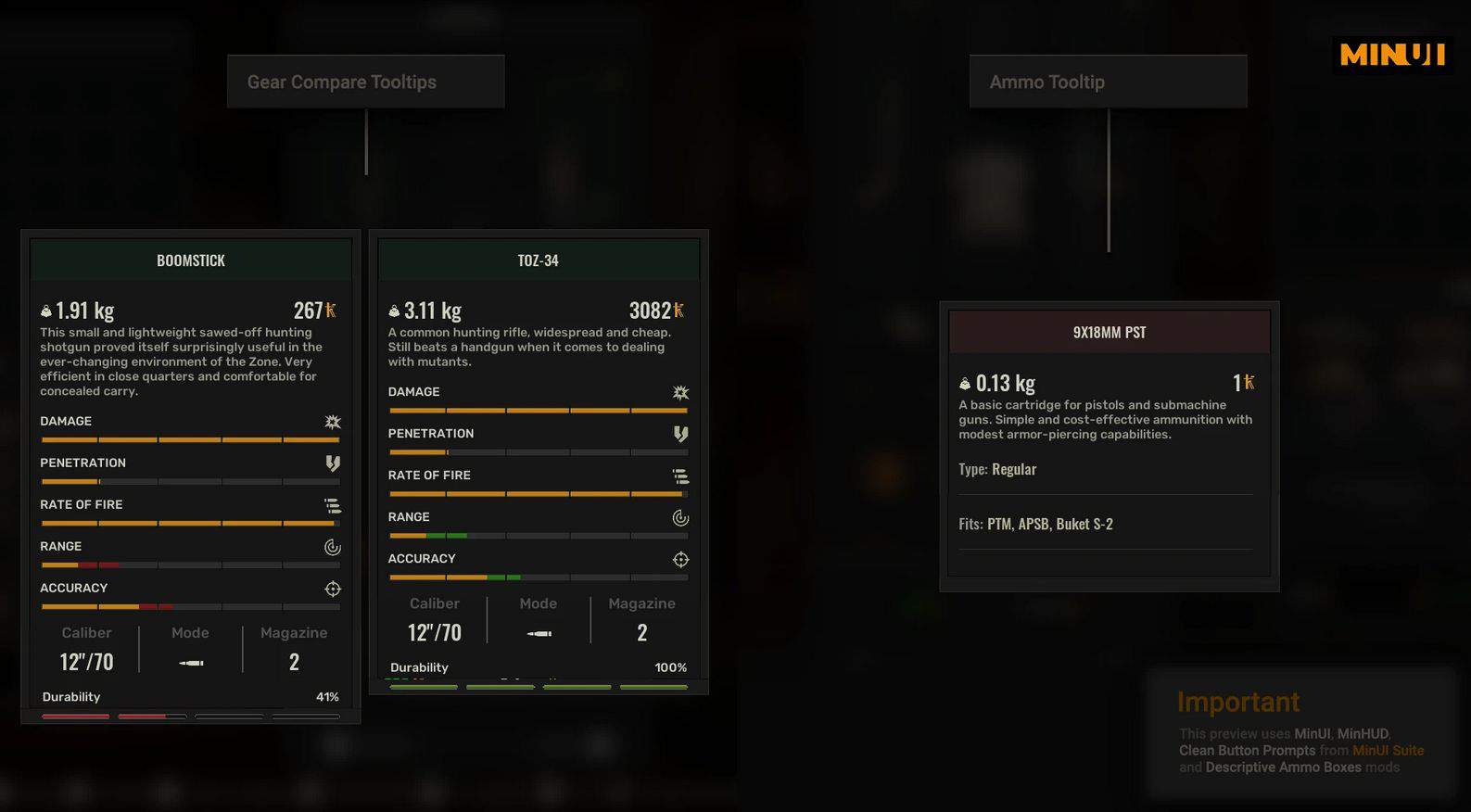Choose the TOZ-34 tooltip header
The height and width of the screenshot is (812, 1471).
click(539, 260)
